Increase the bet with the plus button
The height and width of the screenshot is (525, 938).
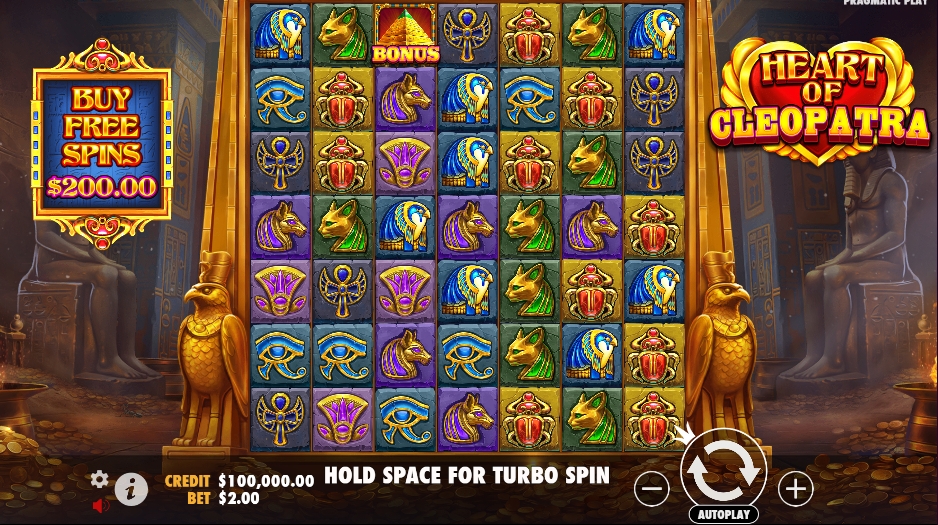tap(796, 489)
